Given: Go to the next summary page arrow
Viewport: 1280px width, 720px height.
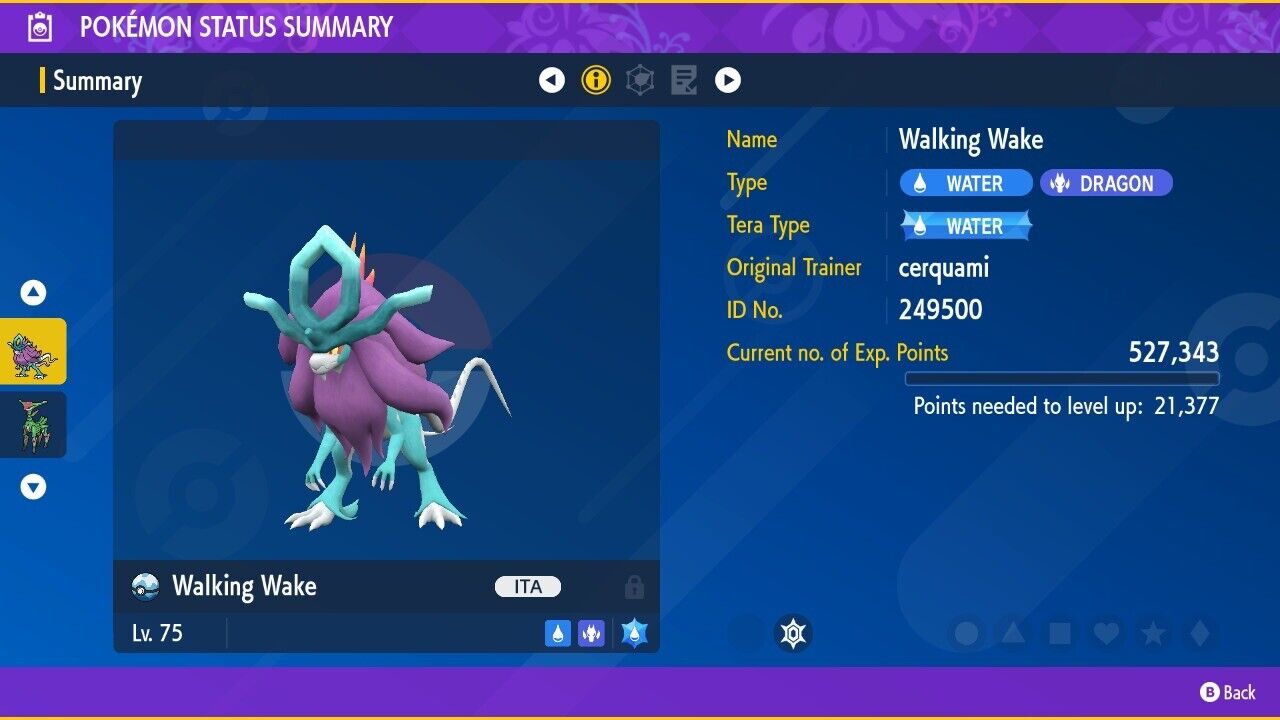Looking at the screenshot, I should coord(728,81).
